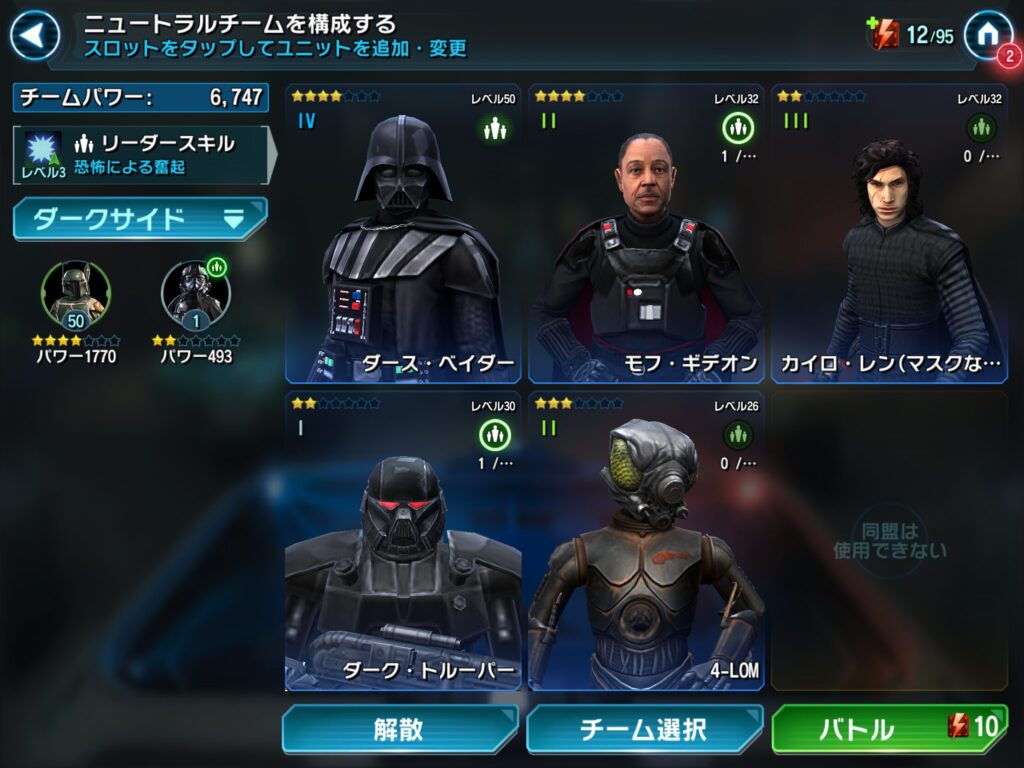Select the モフ・ギデオン team slot

(646, 235)
